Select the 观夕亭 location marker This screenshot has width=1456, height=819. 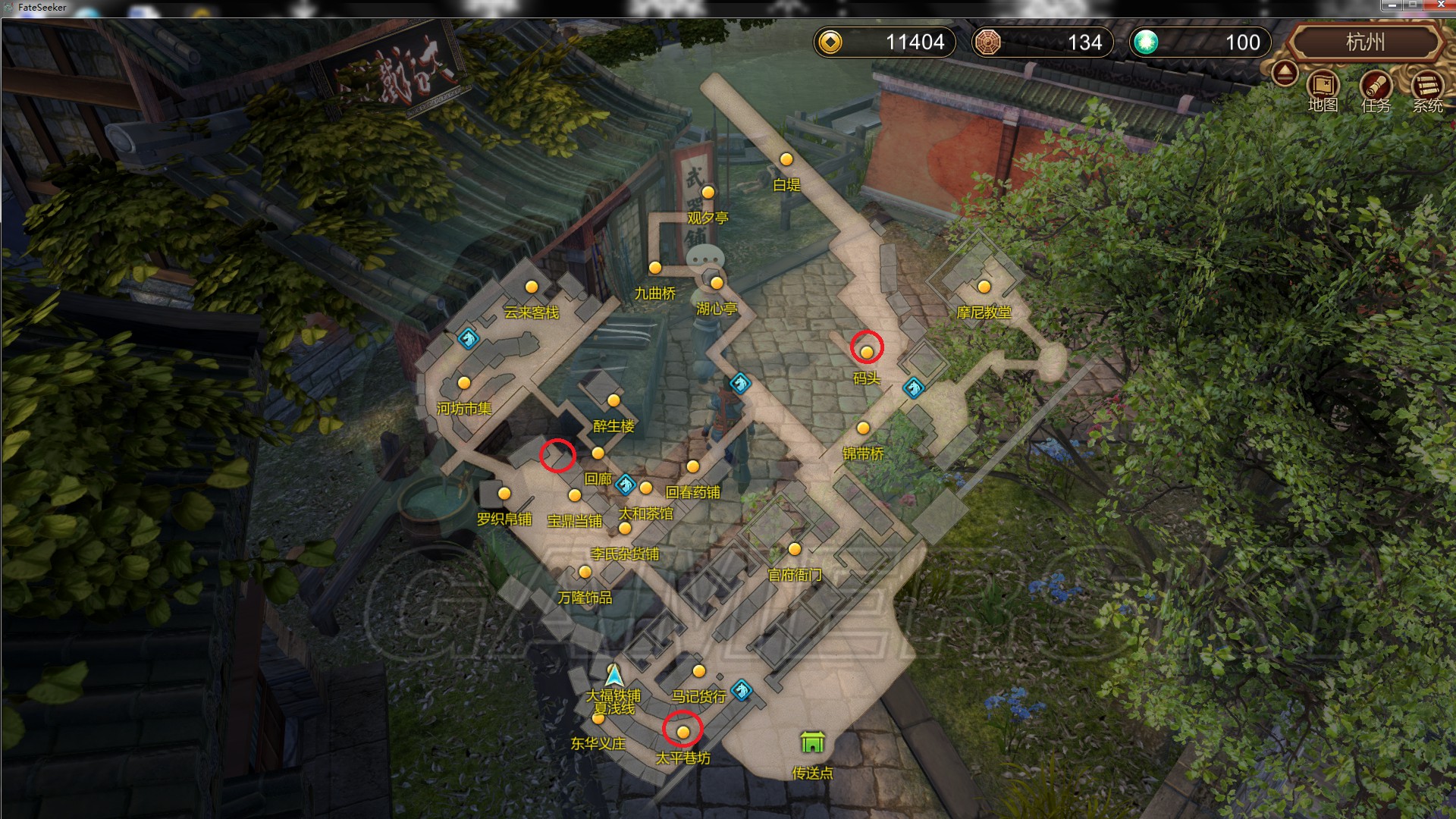708,193
